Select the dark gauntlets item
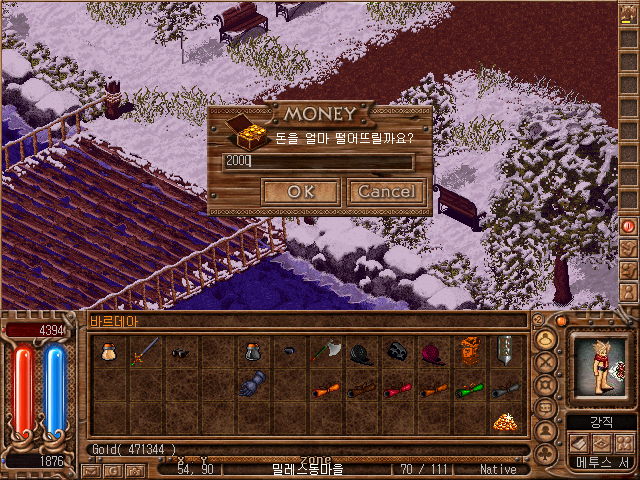This screenshot has height=480, width=640. coord(252,385)
